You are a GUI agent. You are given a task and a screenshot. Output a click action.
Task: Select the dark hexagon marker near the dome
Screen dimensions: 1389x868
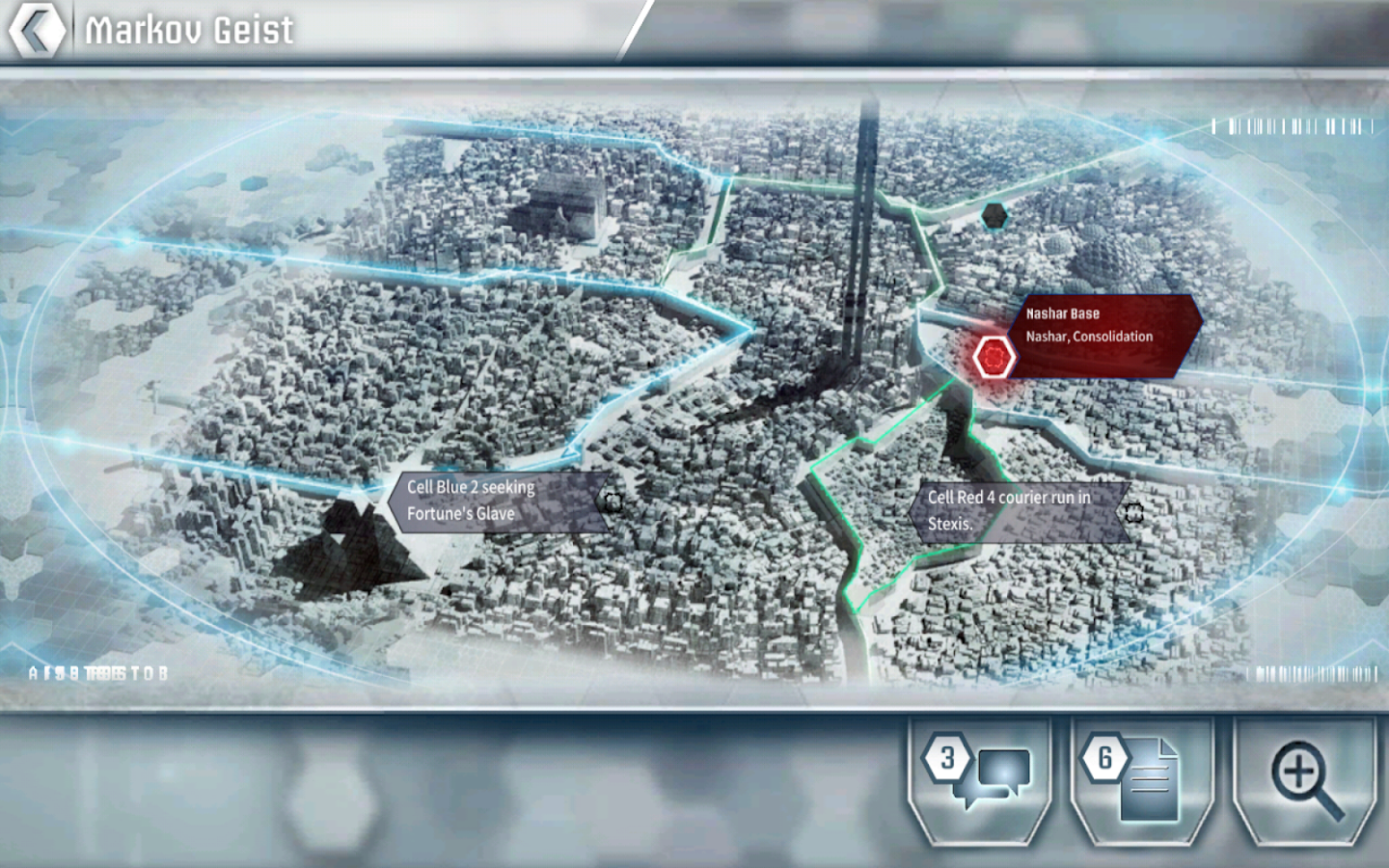click(993, 214)
